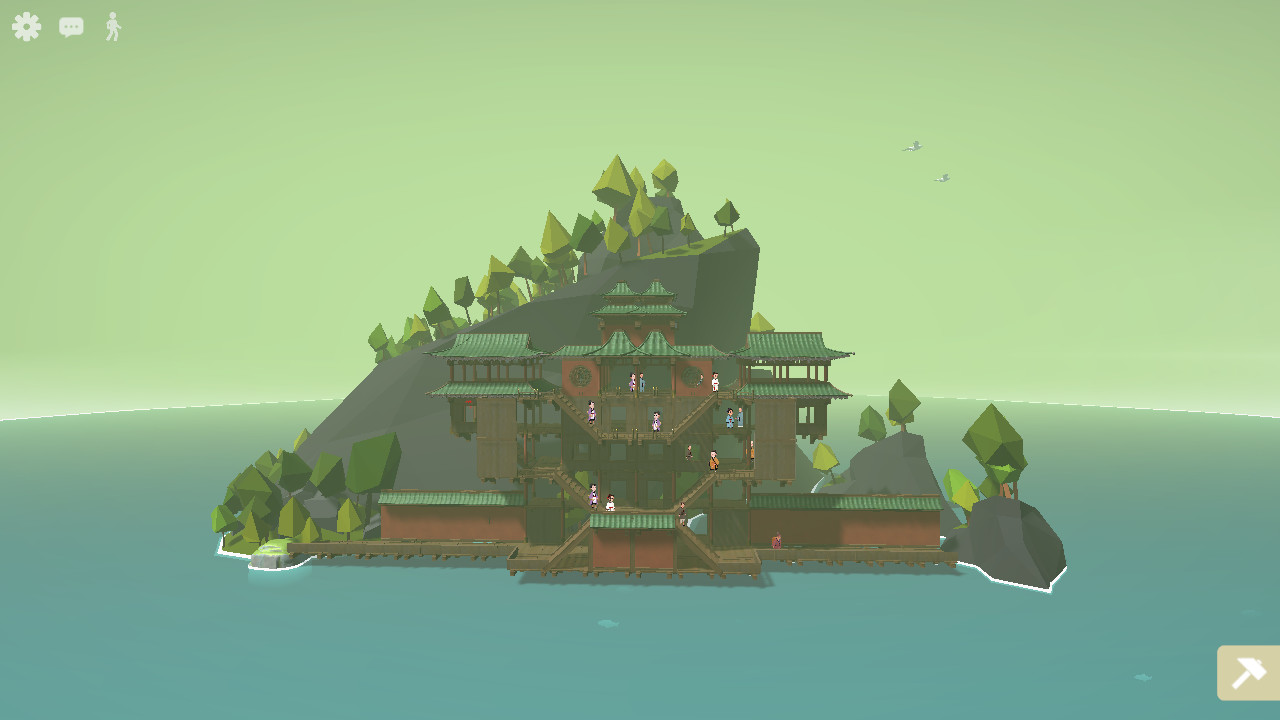Click the red lantern sign on the left pavilion
The height and width of the screenshot is (720, 1280).
467,403
